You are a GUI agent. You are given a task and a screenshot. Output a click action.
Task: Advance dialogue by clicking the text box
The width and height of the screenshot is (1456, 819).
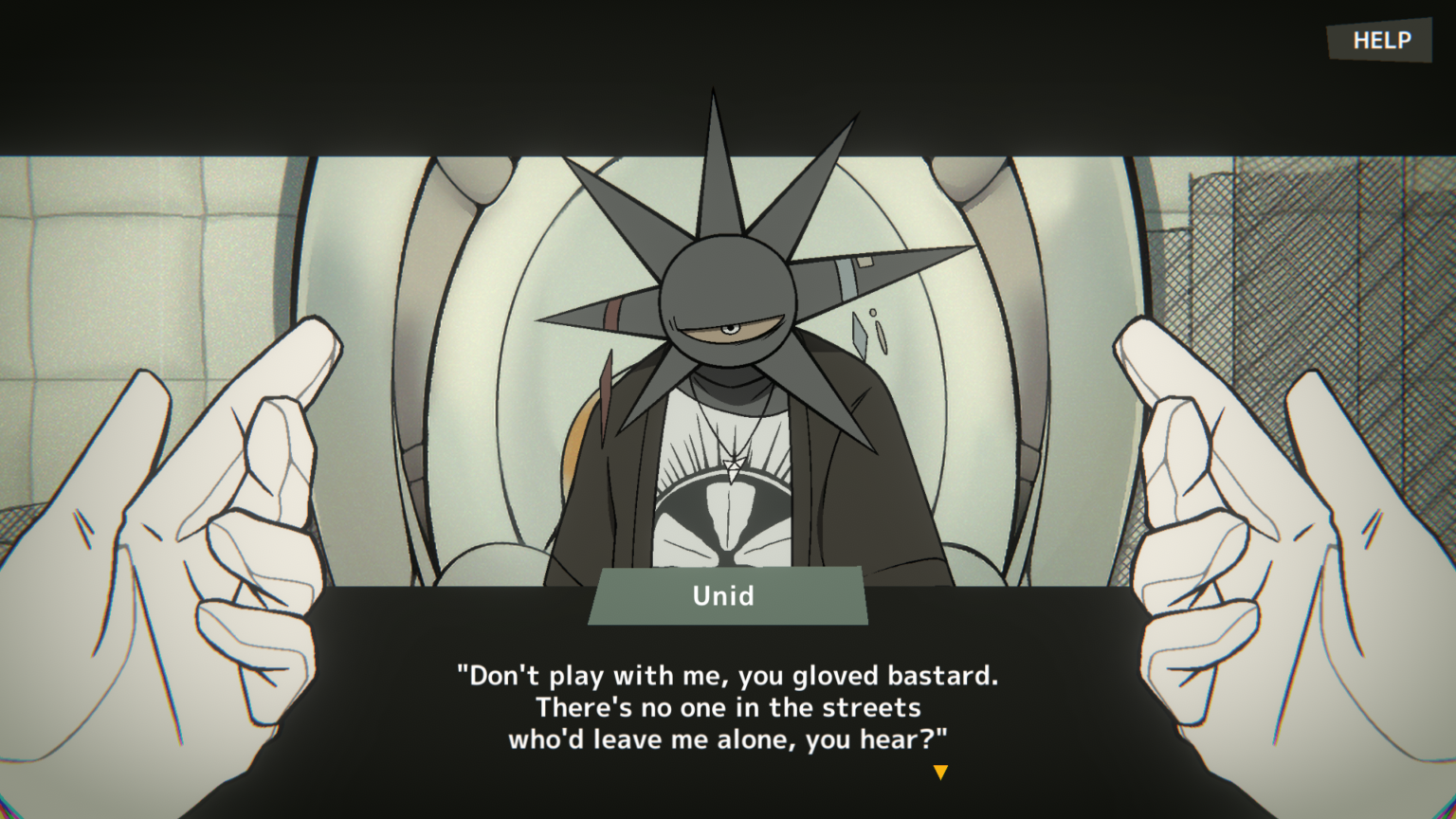coord(728,706)
